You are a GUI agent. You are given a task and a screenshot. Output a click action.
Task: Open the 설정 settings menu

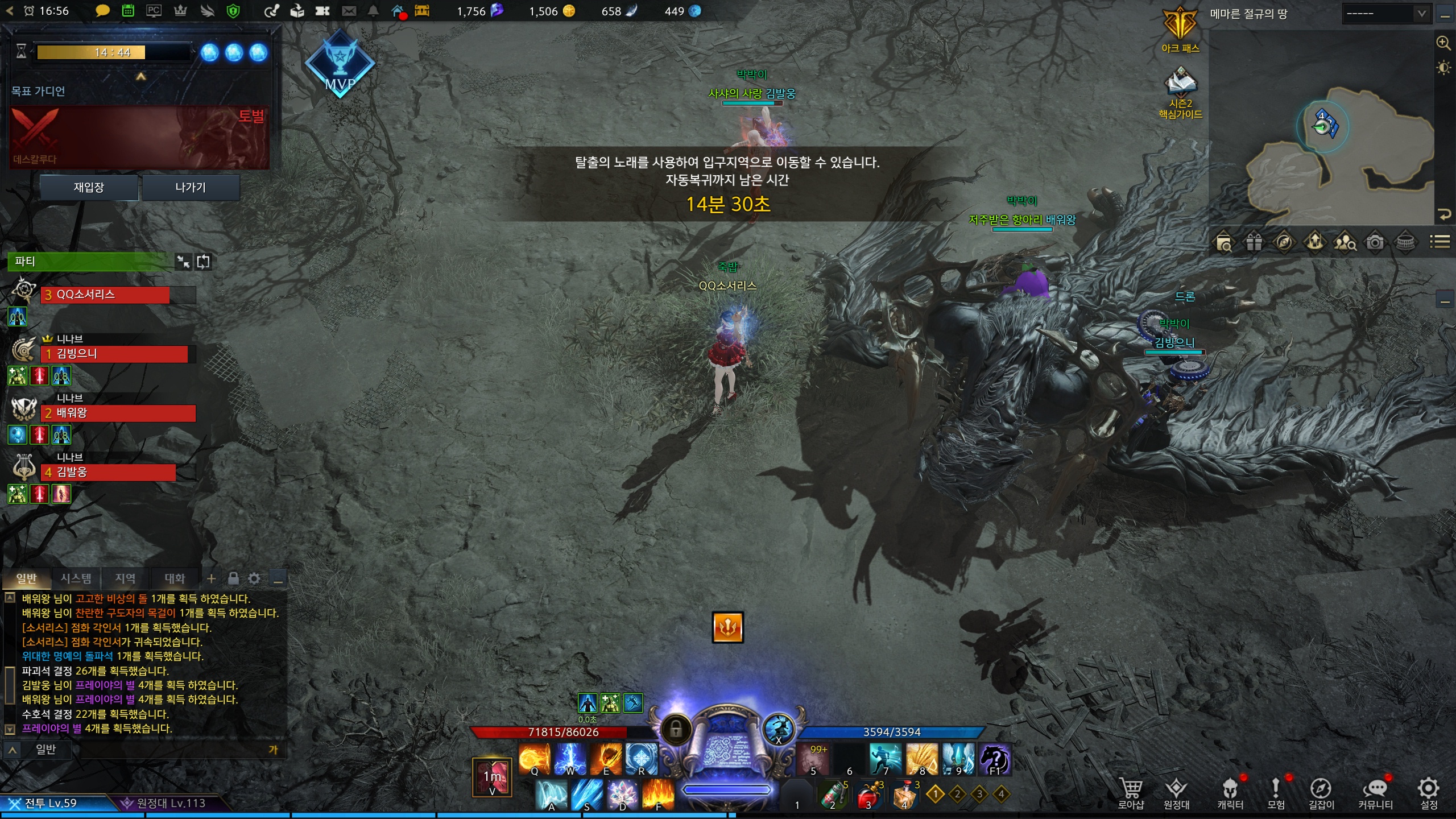(1429, 792)
